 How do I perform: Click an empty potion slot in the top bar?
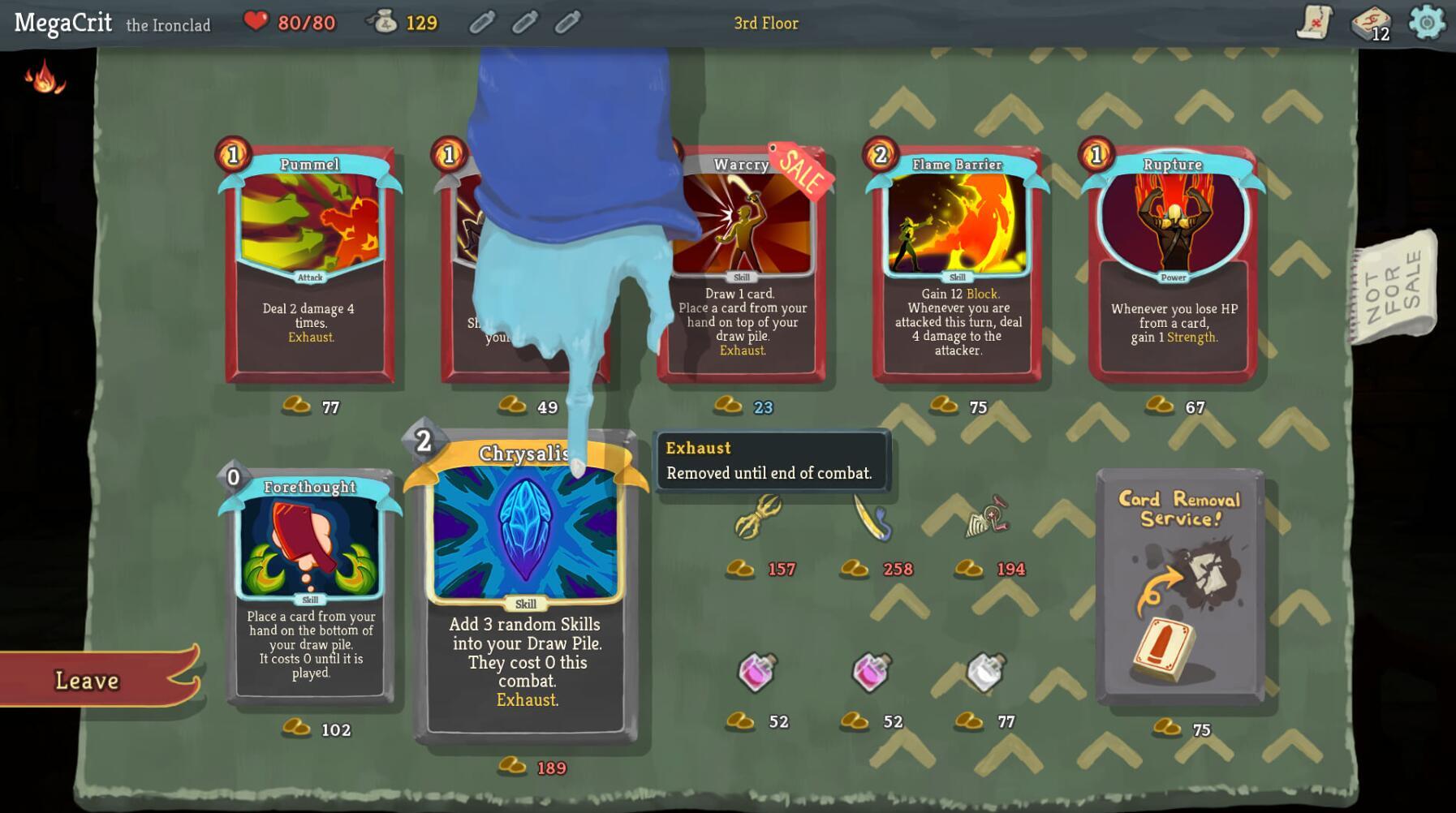click(481, 23)
